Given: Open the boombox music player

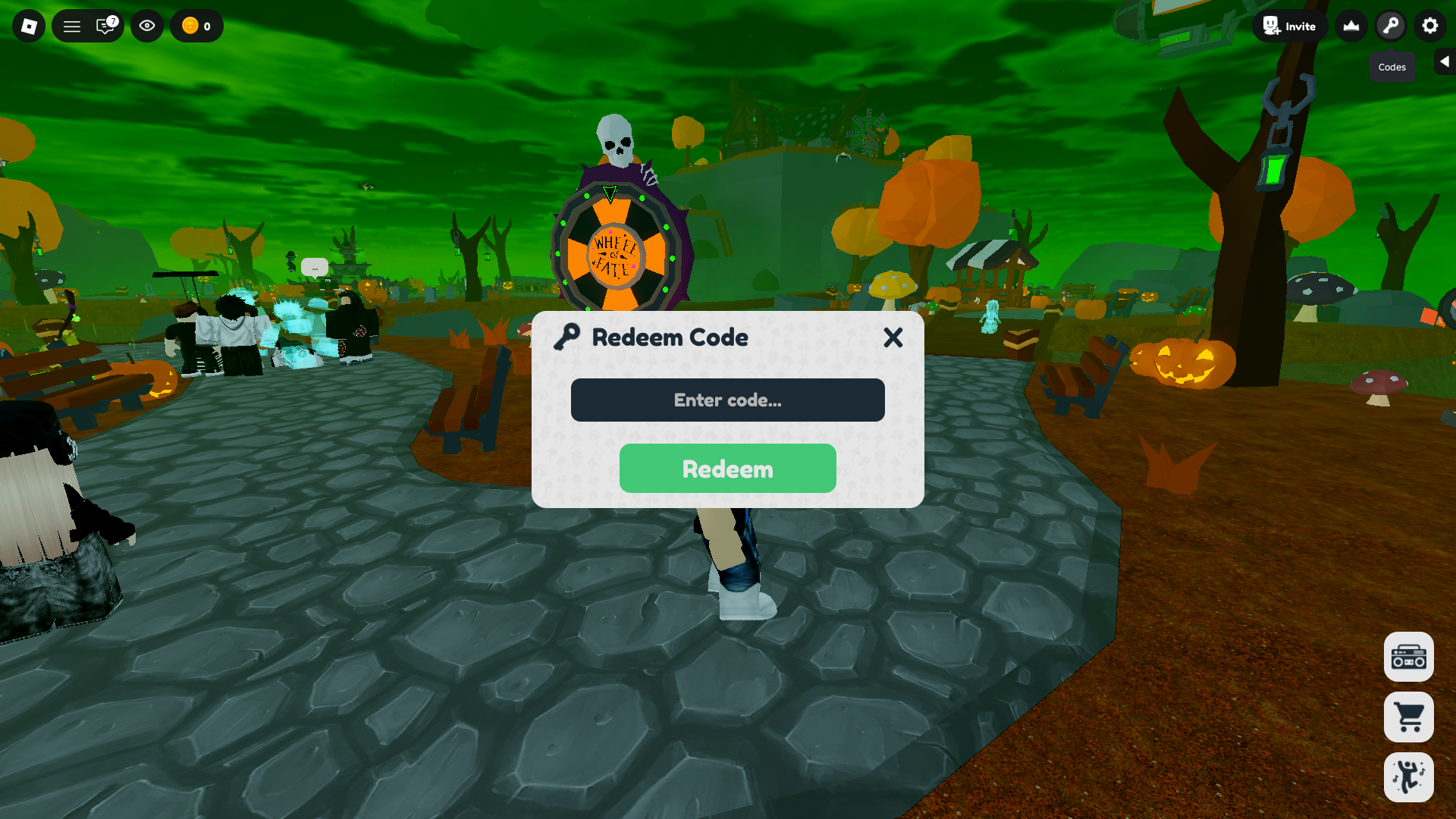Looking at the screenshot, I should pyautogui.click(x=1408, y=657).
